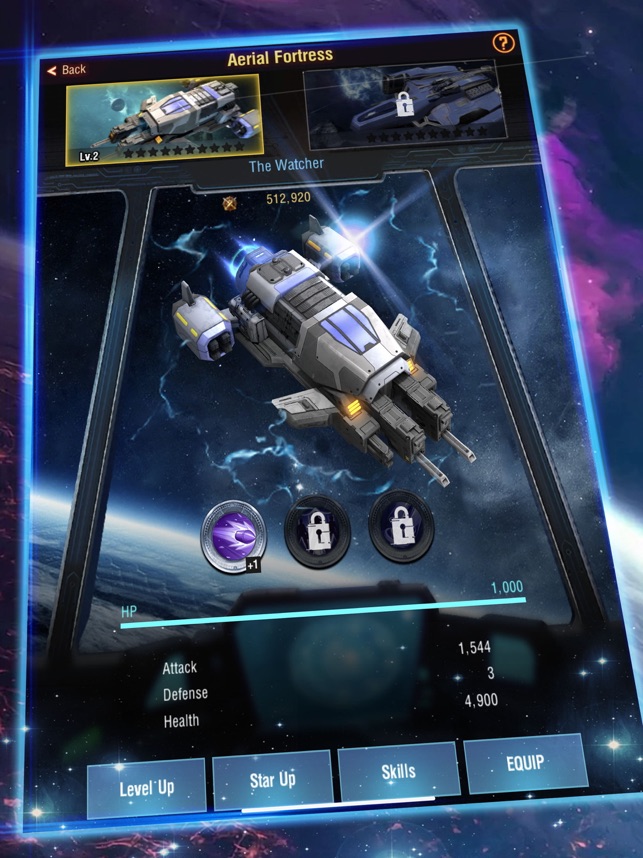Open the question mark help icon
The height and width of the screenshot is (858, 643).
coord(503,44)
